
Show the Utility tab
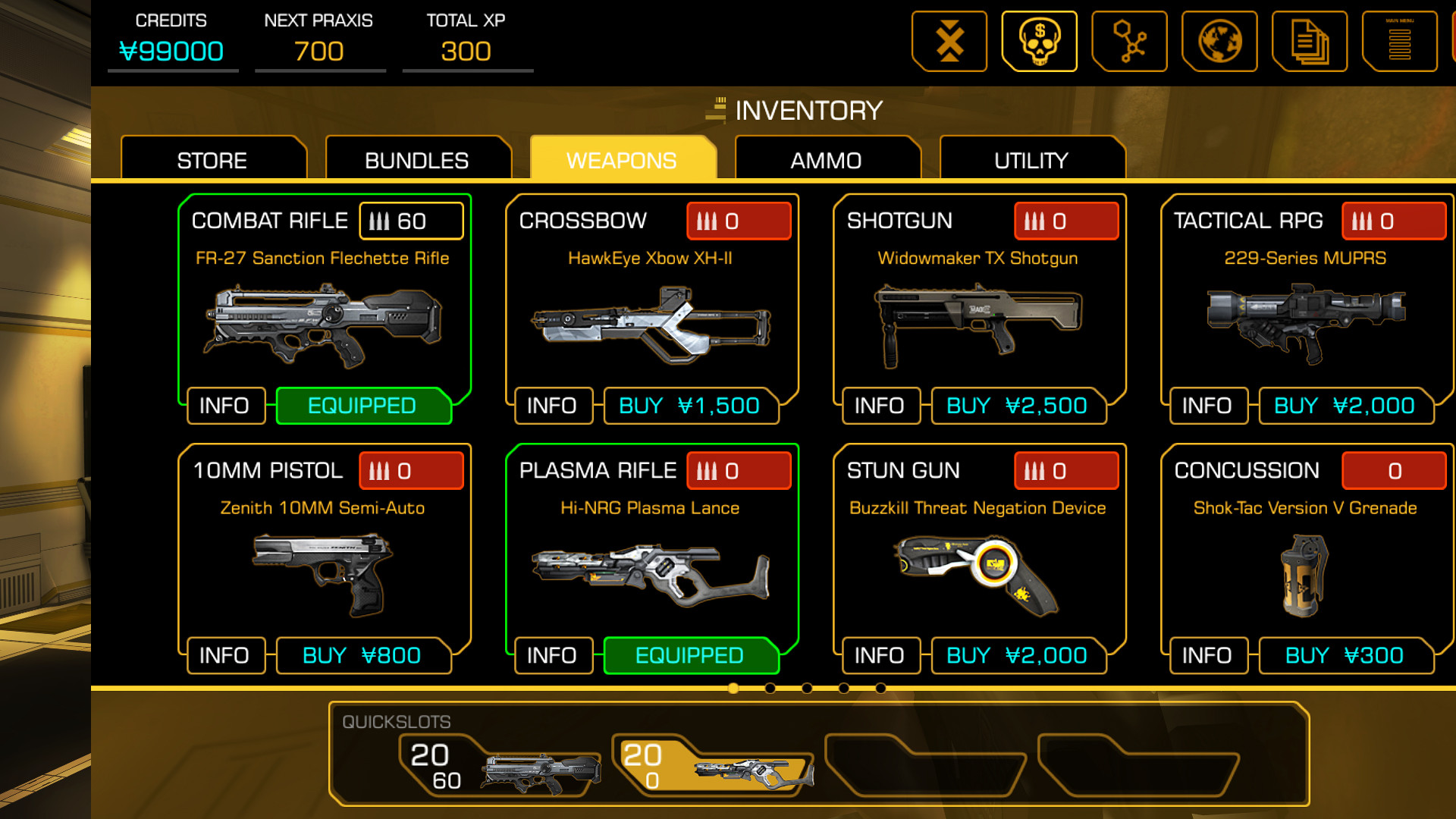[1031, 160]
